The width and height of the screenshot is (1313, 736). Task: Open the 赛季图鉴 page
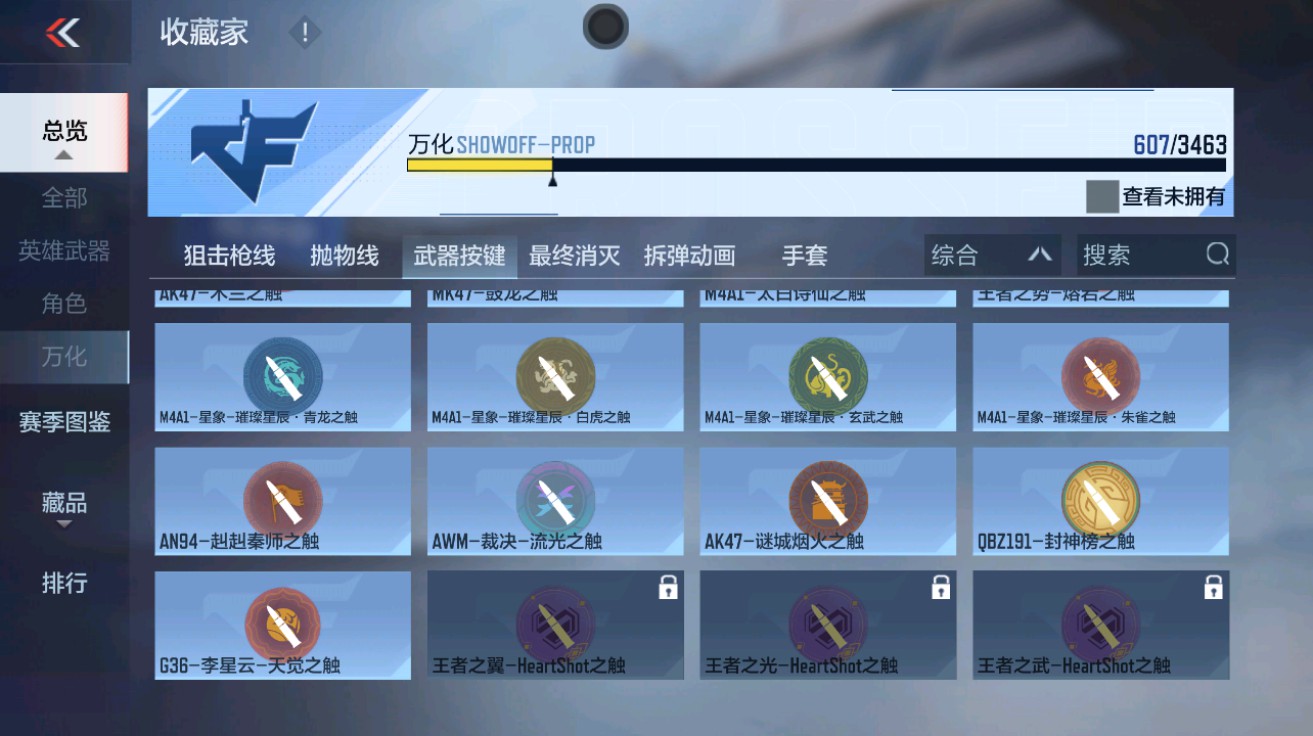point(64,424)
